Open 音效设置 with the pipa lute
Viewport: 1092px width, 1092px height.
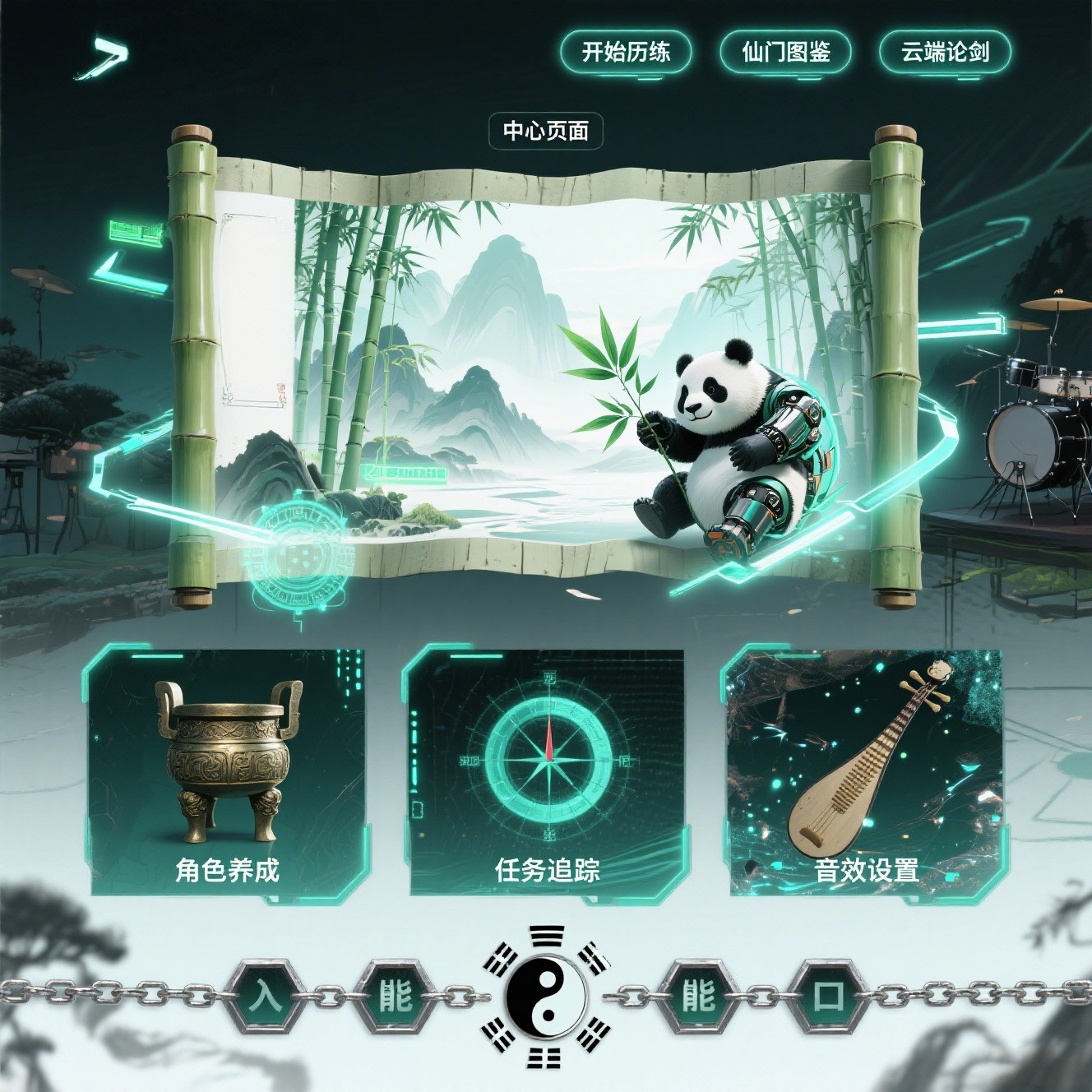[865, 771]
